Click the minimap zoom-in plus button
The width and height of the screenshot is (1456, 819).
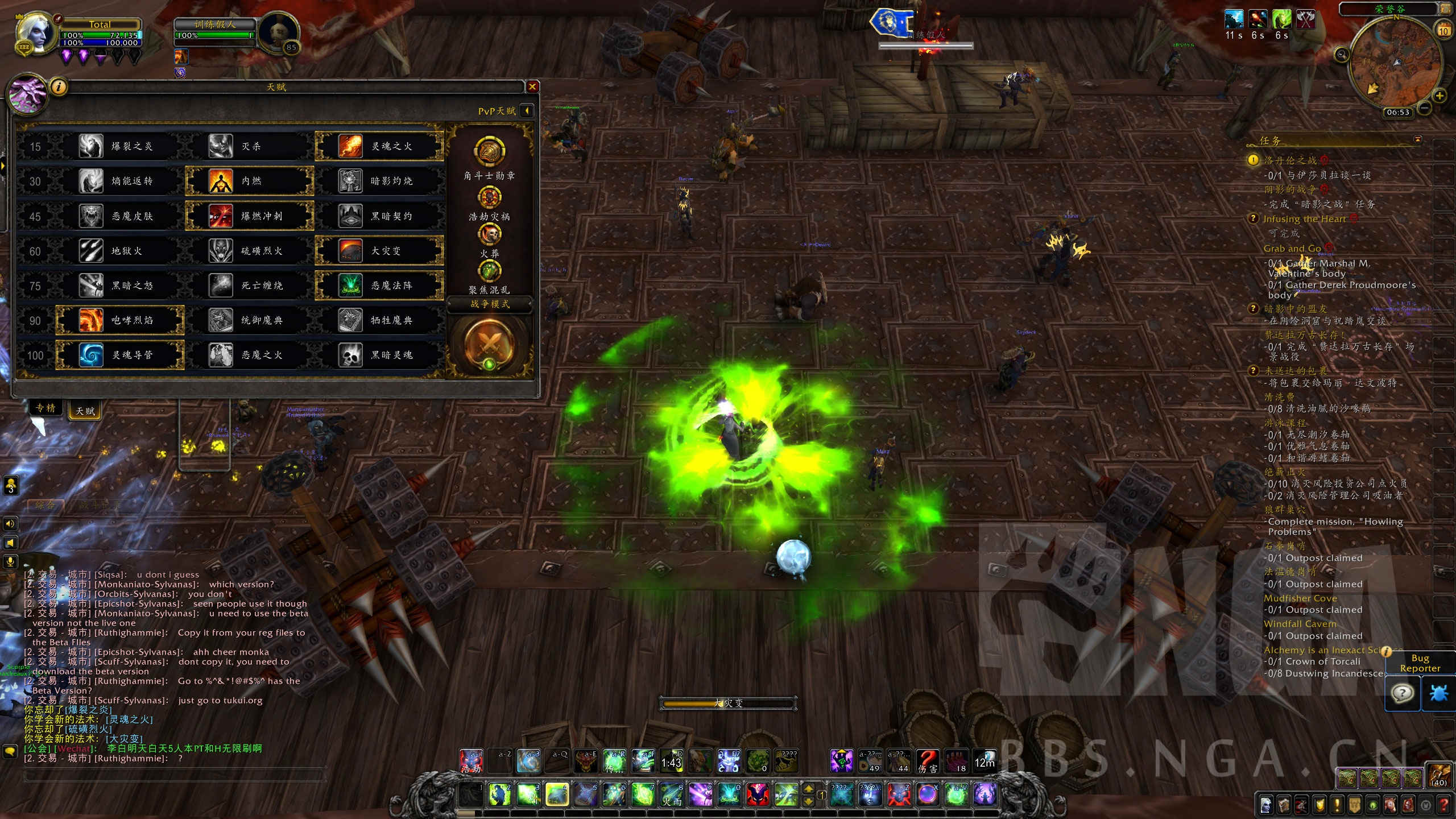1440,96
